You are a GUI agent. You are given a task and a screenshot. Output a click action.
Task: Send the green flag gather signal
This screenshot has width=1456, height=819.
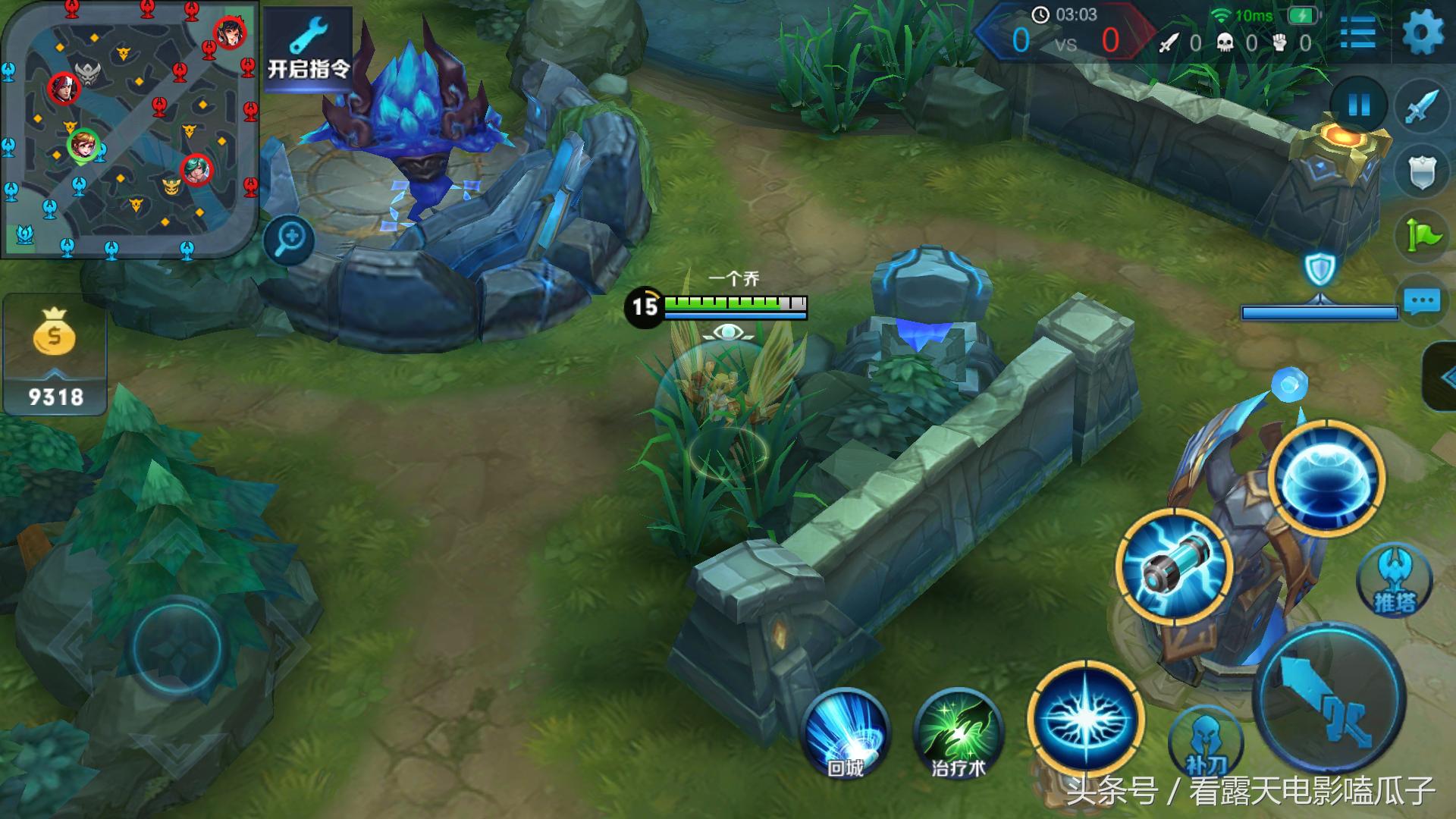pos(1422,236)
